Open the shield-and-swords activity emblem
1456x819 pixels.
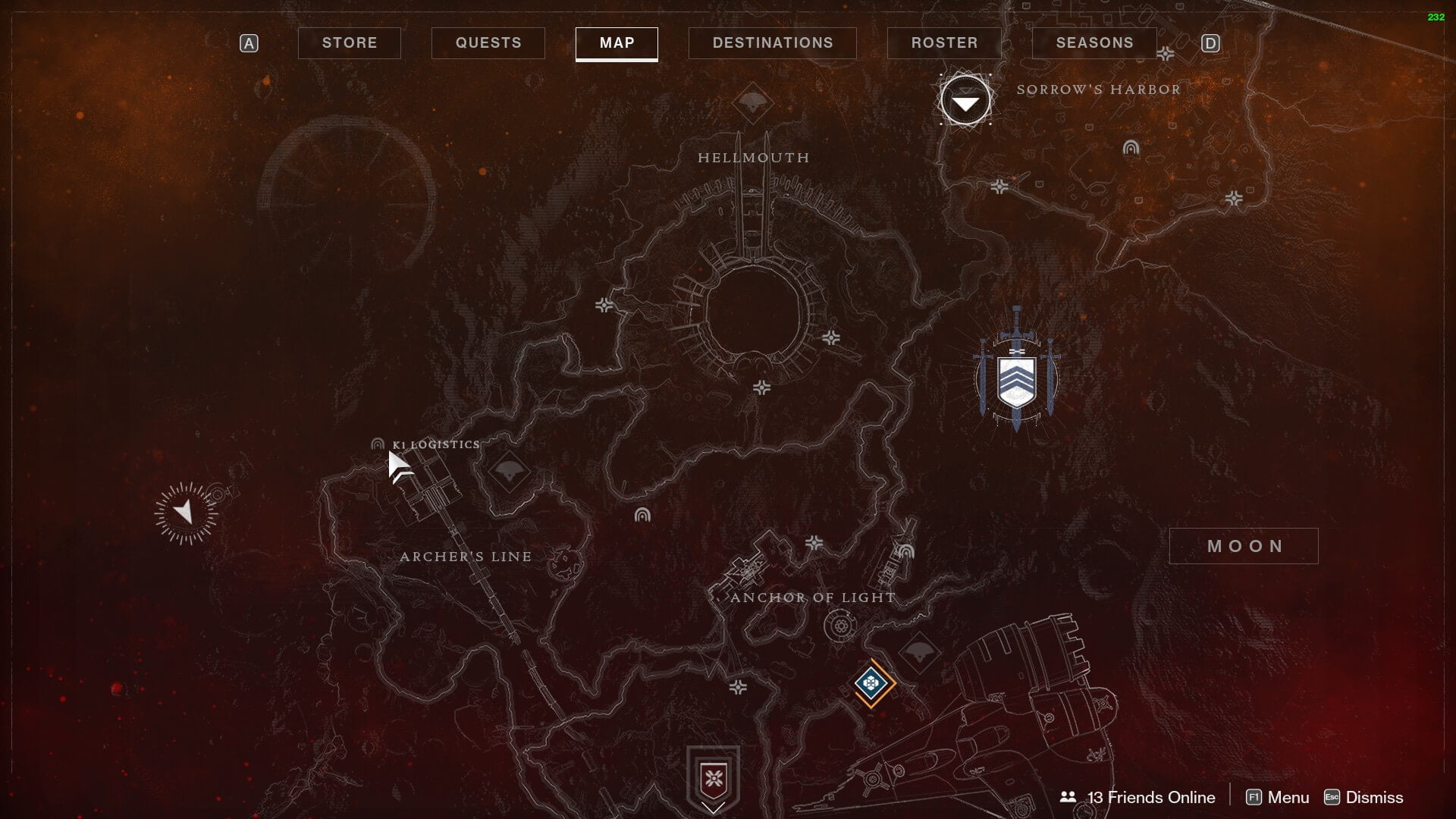coord(1016,377)
